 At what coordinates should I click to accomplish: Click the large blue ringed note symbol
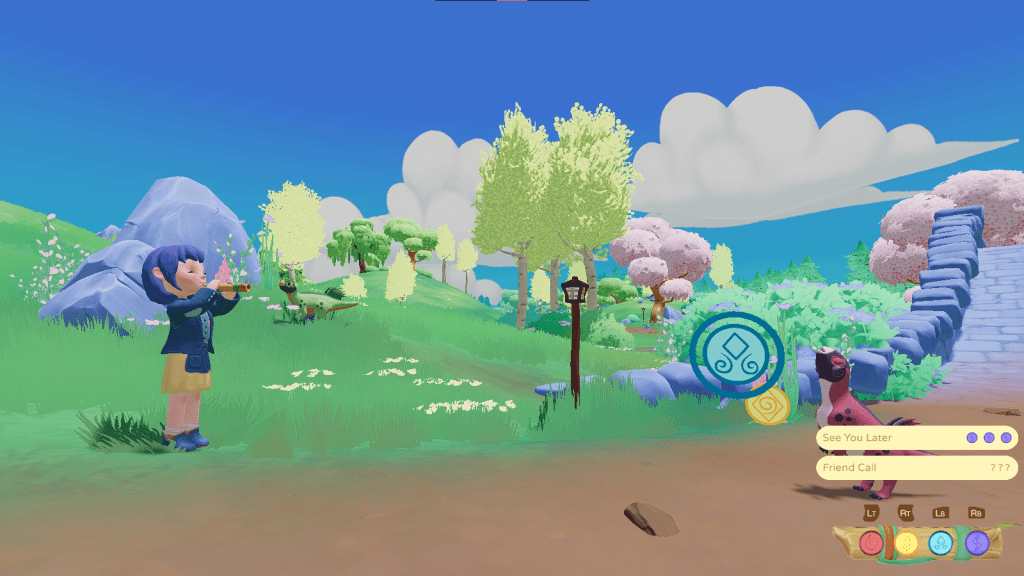pyautogui.click(x=737, y=353)
